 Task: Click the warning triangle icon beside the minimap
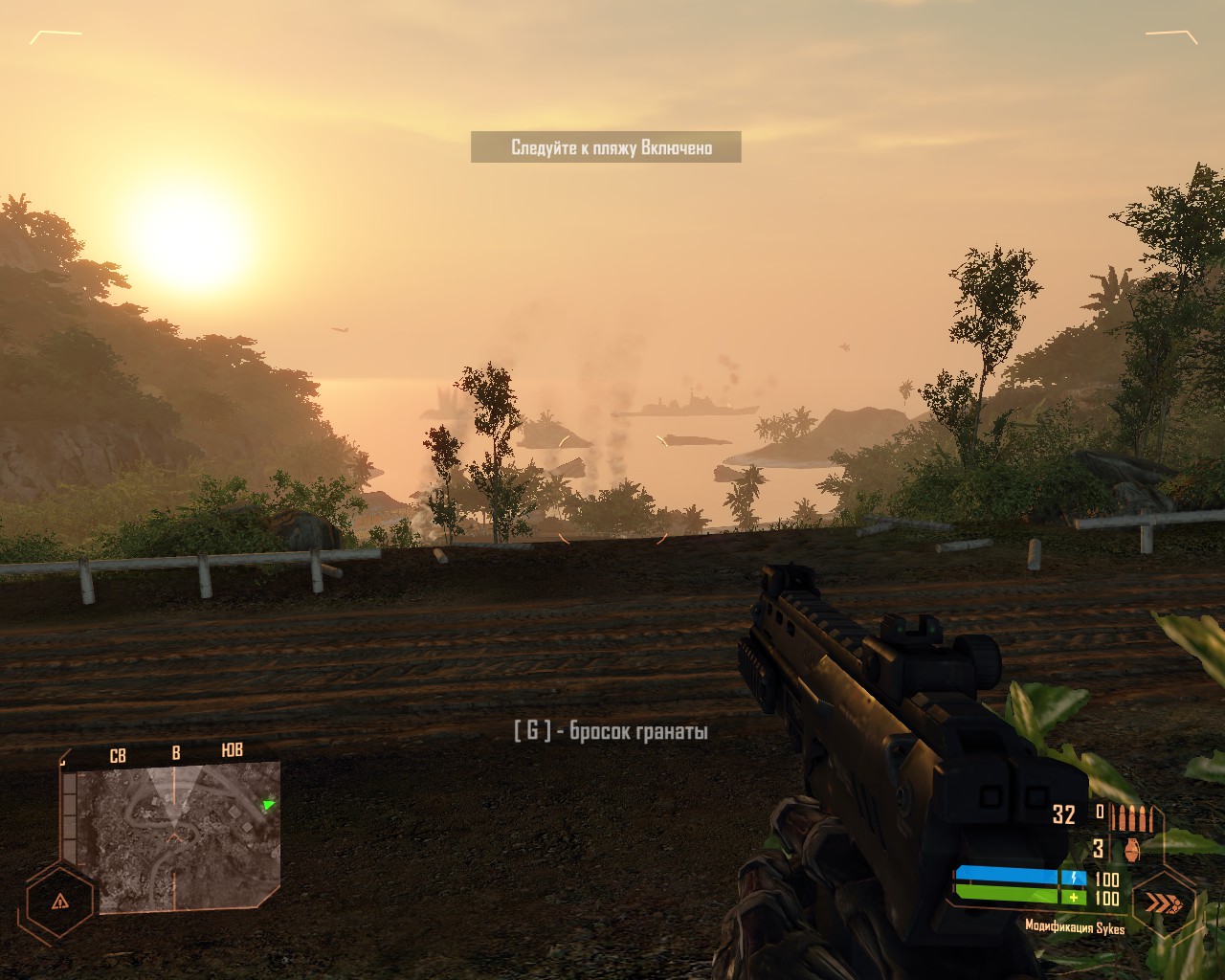(x=59, y=901)
